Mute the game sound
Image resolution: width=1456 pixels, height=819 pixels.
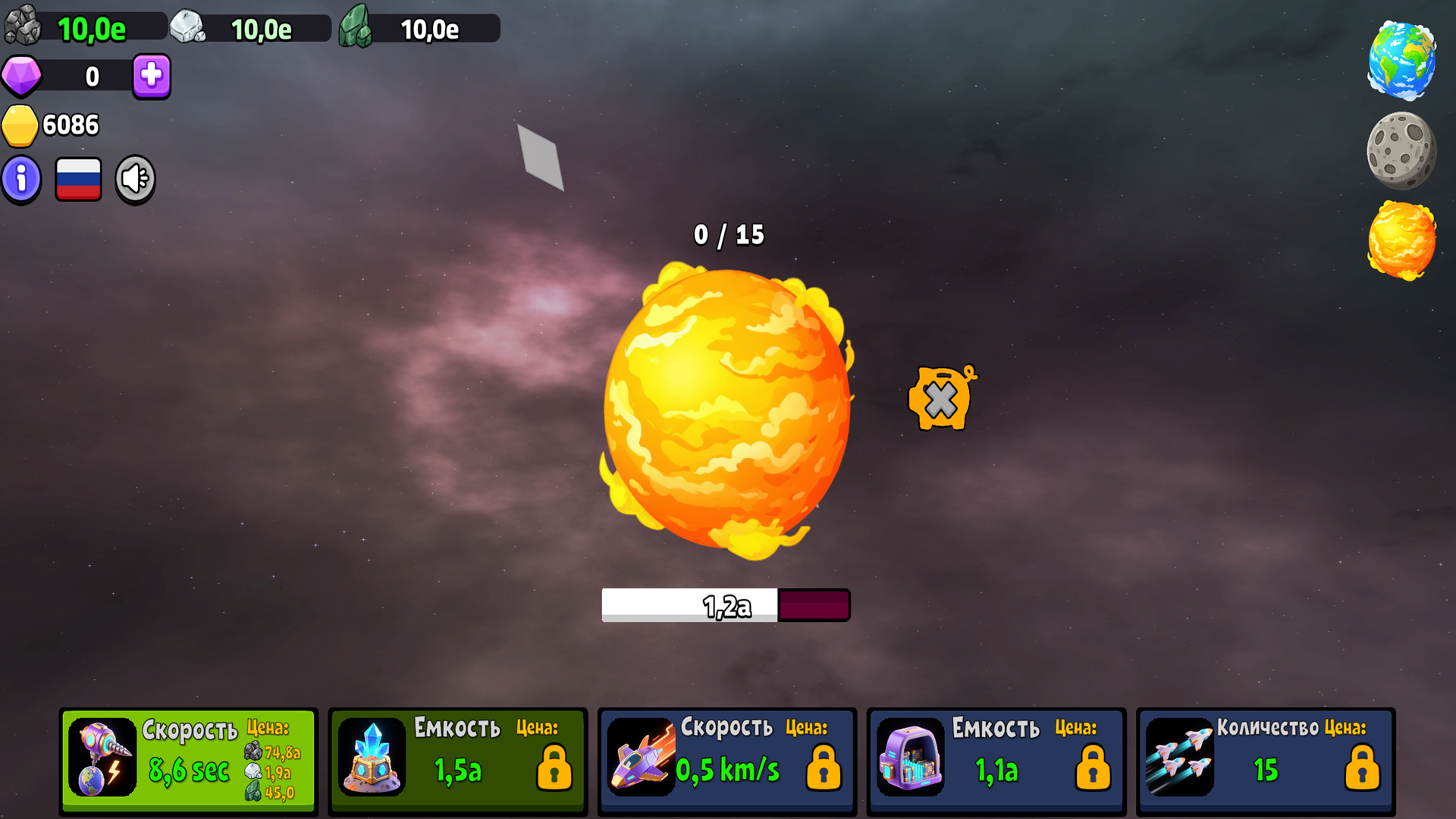[135, 178]
